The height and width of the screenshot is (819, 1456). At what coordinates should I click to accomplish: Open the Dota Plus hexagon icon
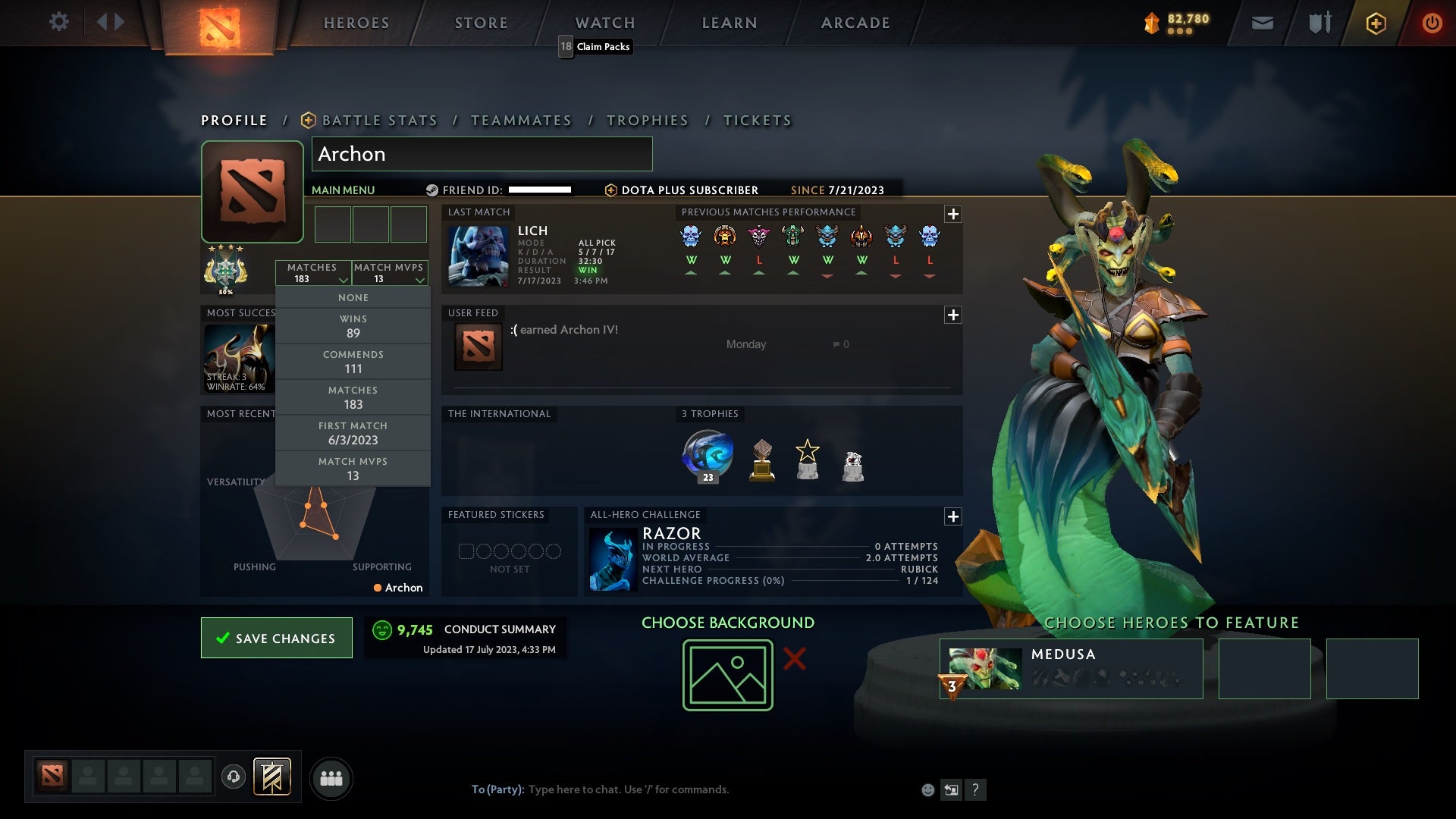[x=1376, y=22]
